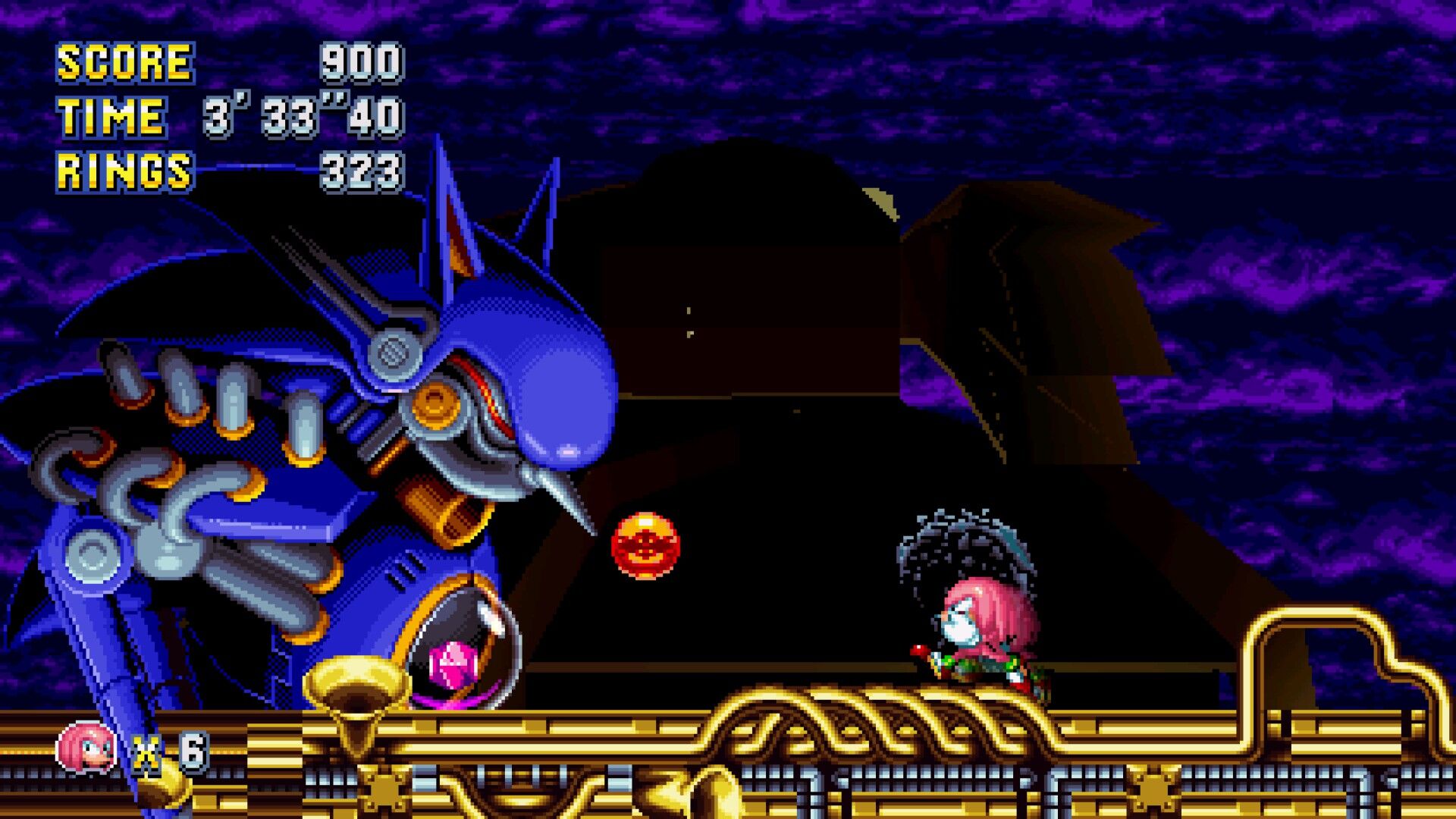Screen dimensions: 1456x819
Task: Expand the SCORE display row
Action: pos(227,62)
